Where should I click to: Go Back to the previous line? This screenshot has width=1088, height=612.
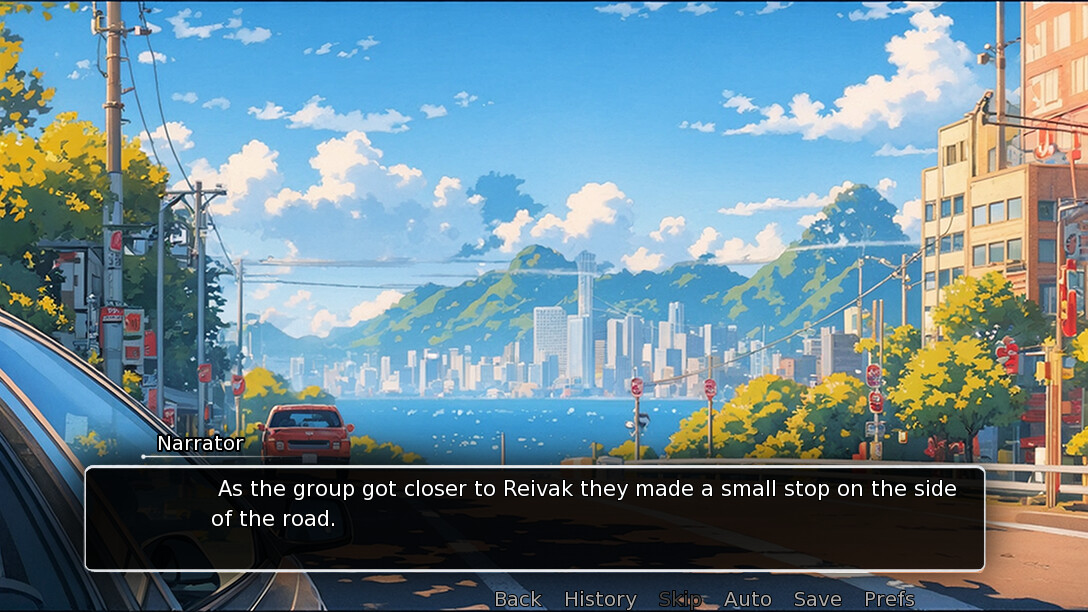pos(518,599)
